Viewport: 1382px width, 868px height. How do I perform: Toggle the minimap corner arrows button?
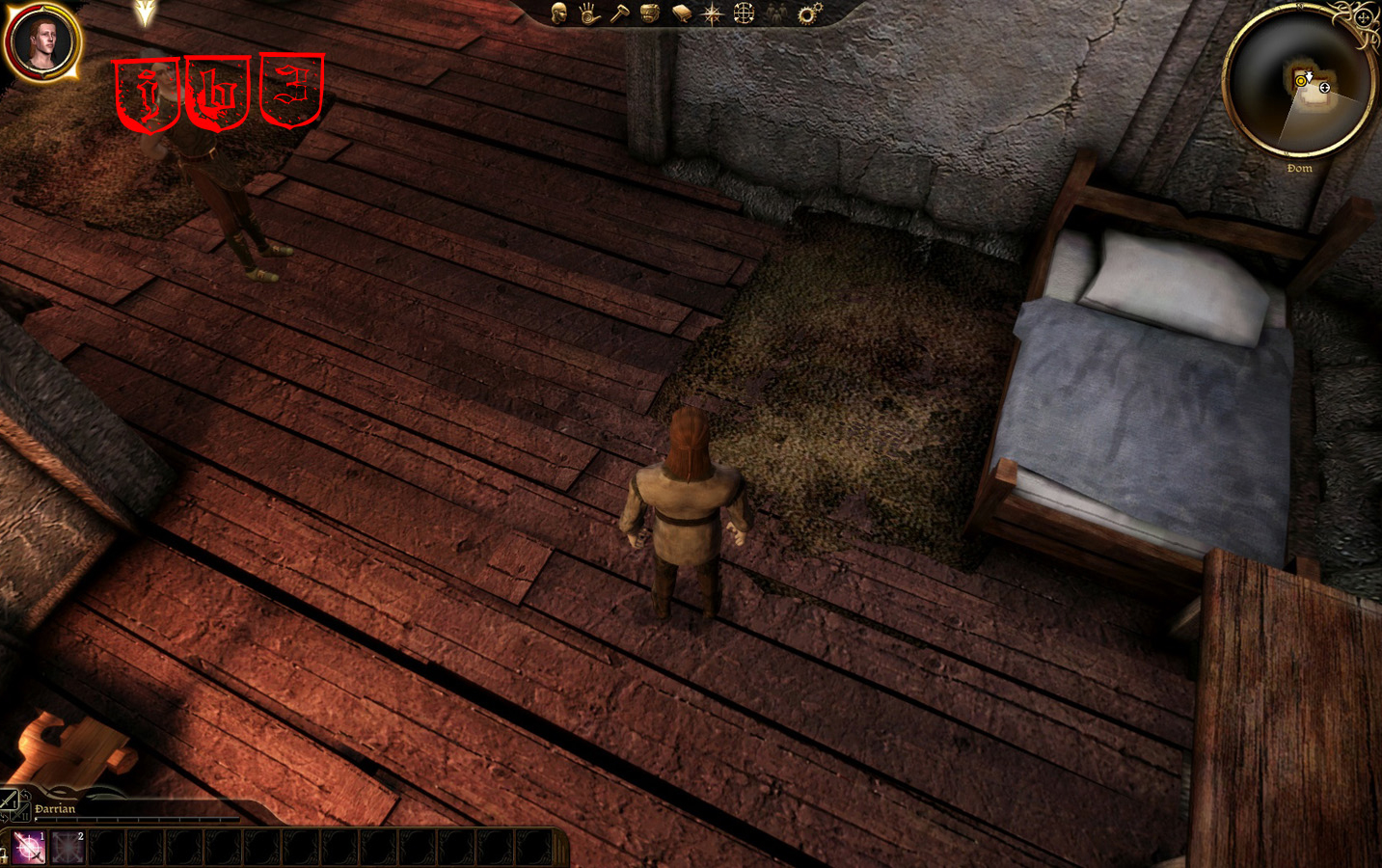1363,17
